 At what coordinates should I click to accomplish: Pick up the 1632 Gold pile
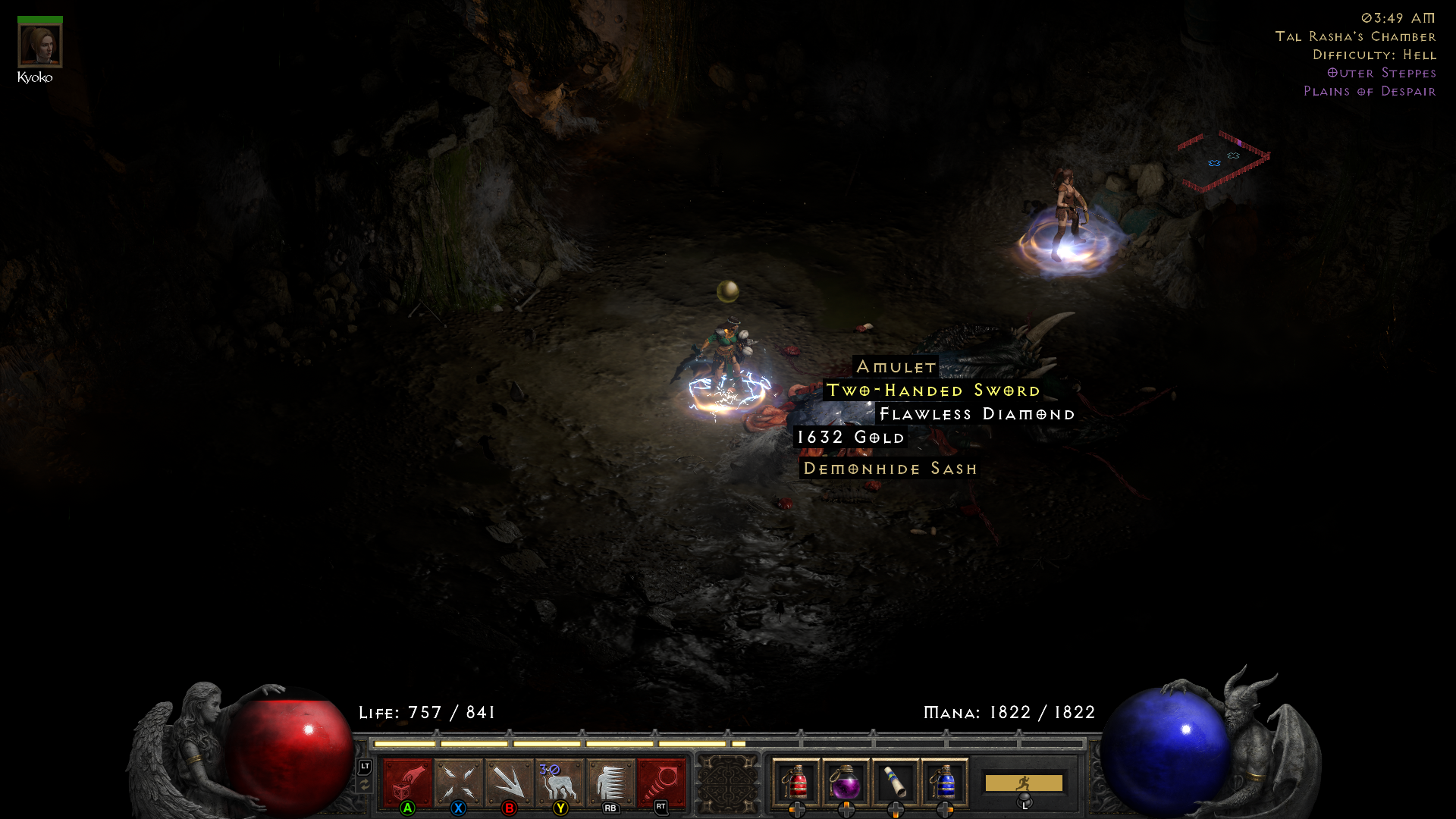click(849, 438)
